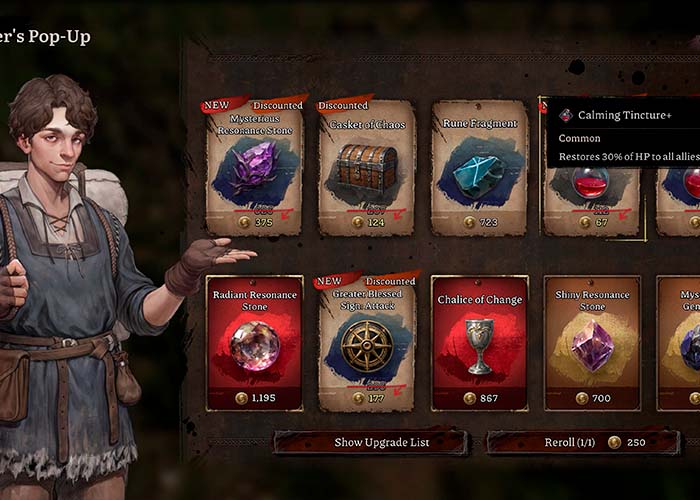Purchase the Rune Fragment card
The height and width of the screenshot is (500, 700).
click(479, 168)
